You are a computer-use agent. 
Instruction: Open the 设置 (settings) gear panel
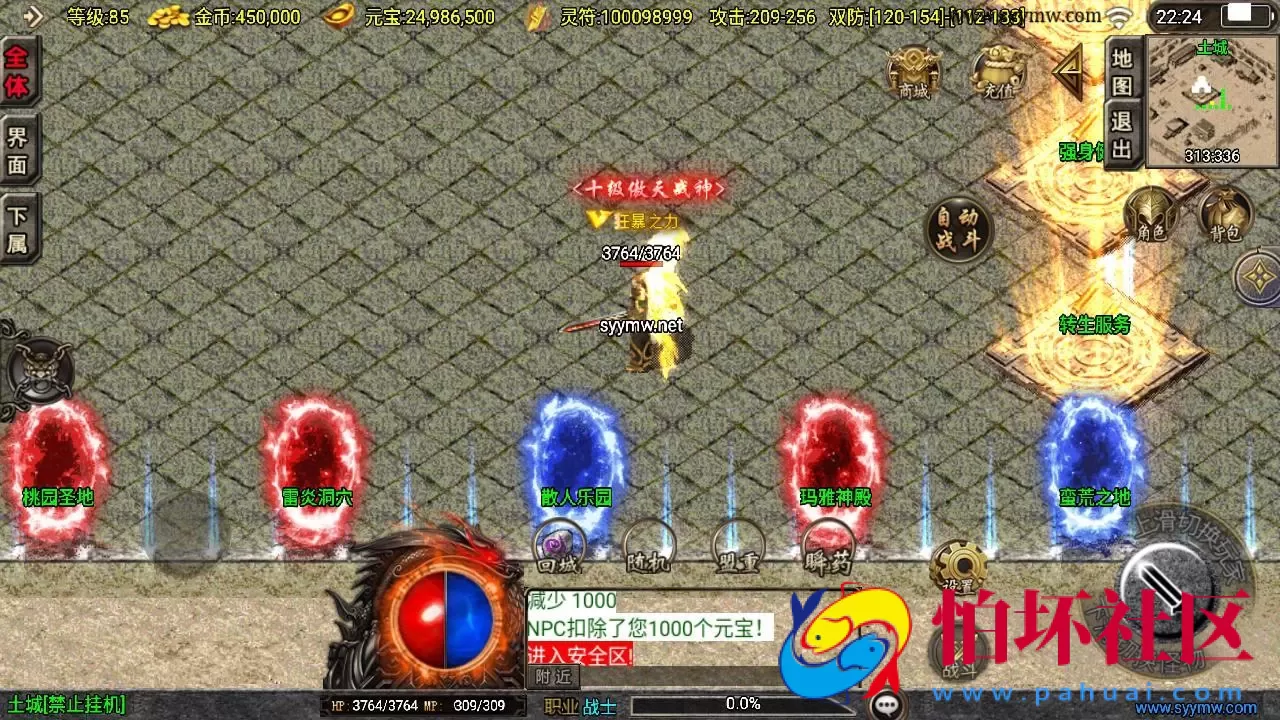pyautogui.click(x=960, y=565)
